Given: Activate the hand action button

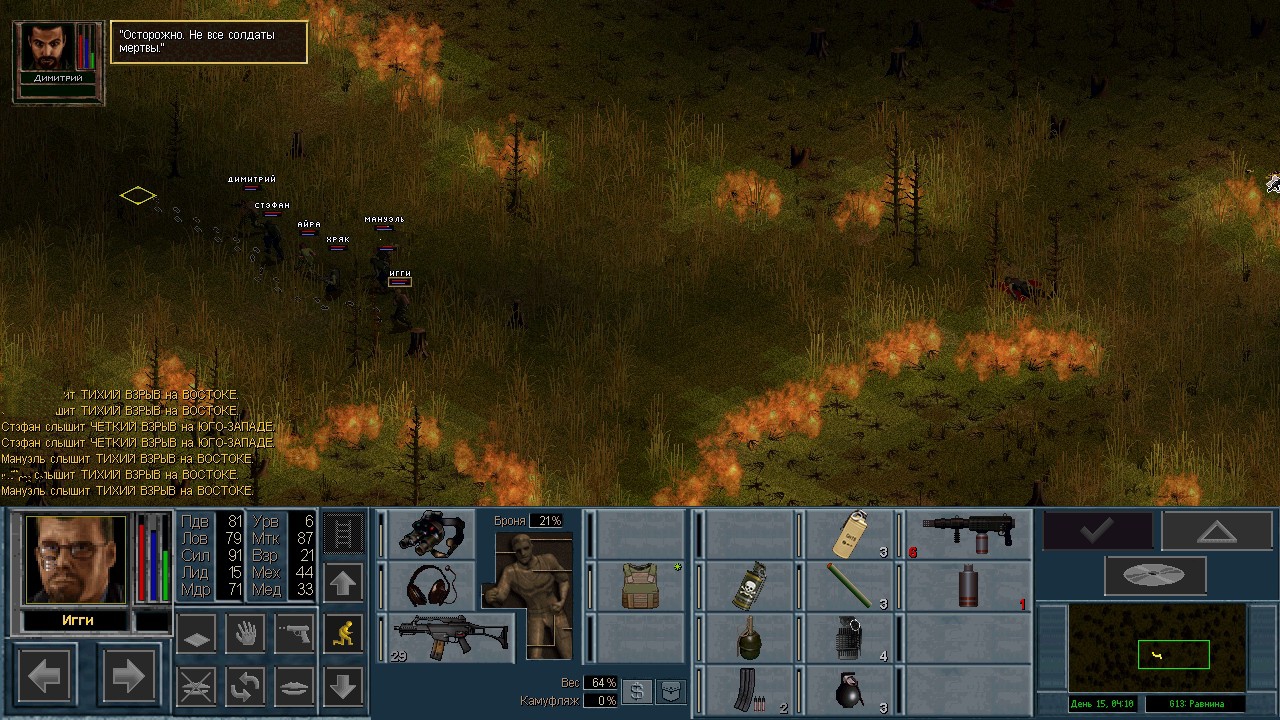Looking at the screenshot, I should (x=244, y=633).
